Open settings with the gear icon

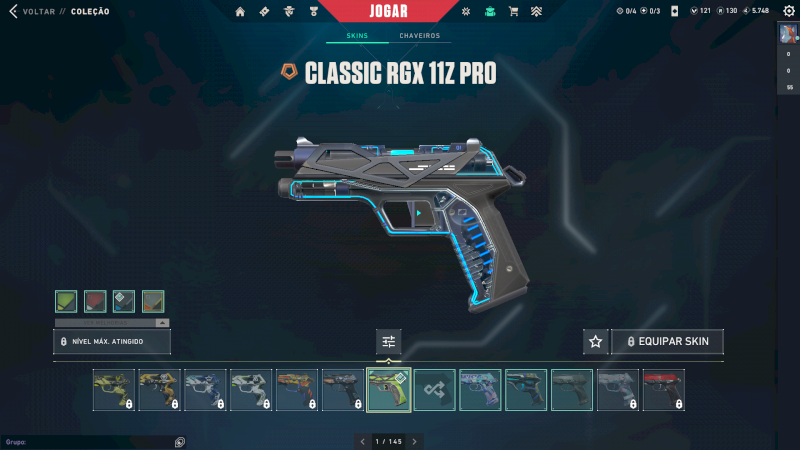(x=786, y=12)
